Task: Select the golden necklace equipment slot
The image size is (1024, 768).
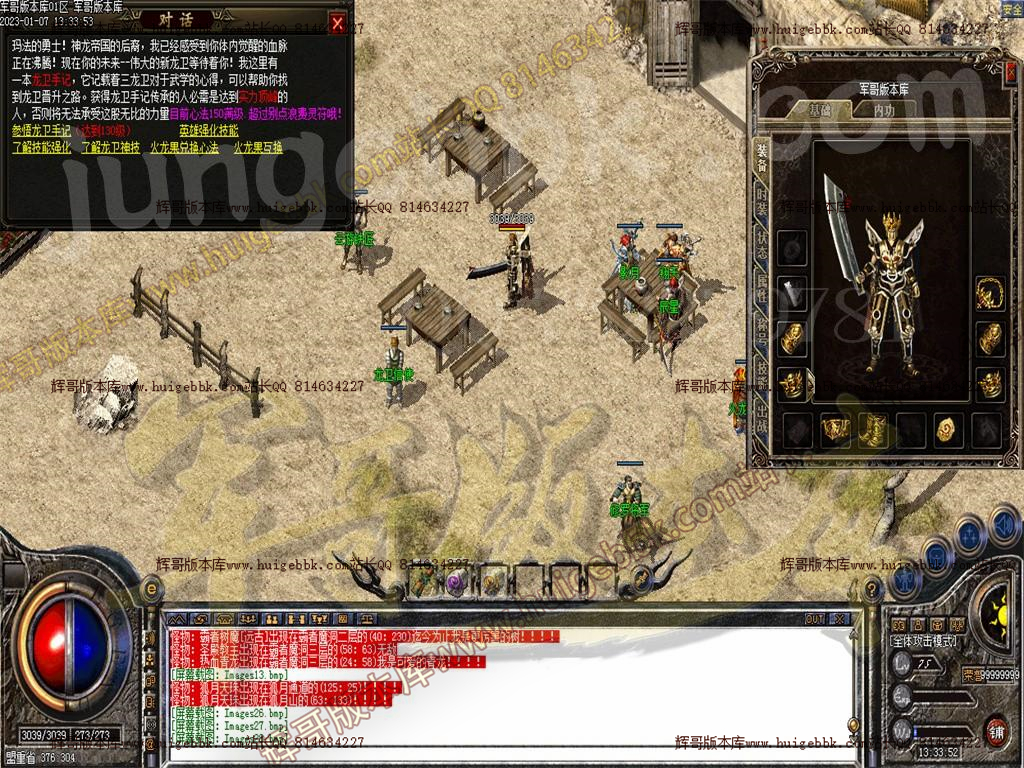Action: pyautogui.click(x=990, y=293)
